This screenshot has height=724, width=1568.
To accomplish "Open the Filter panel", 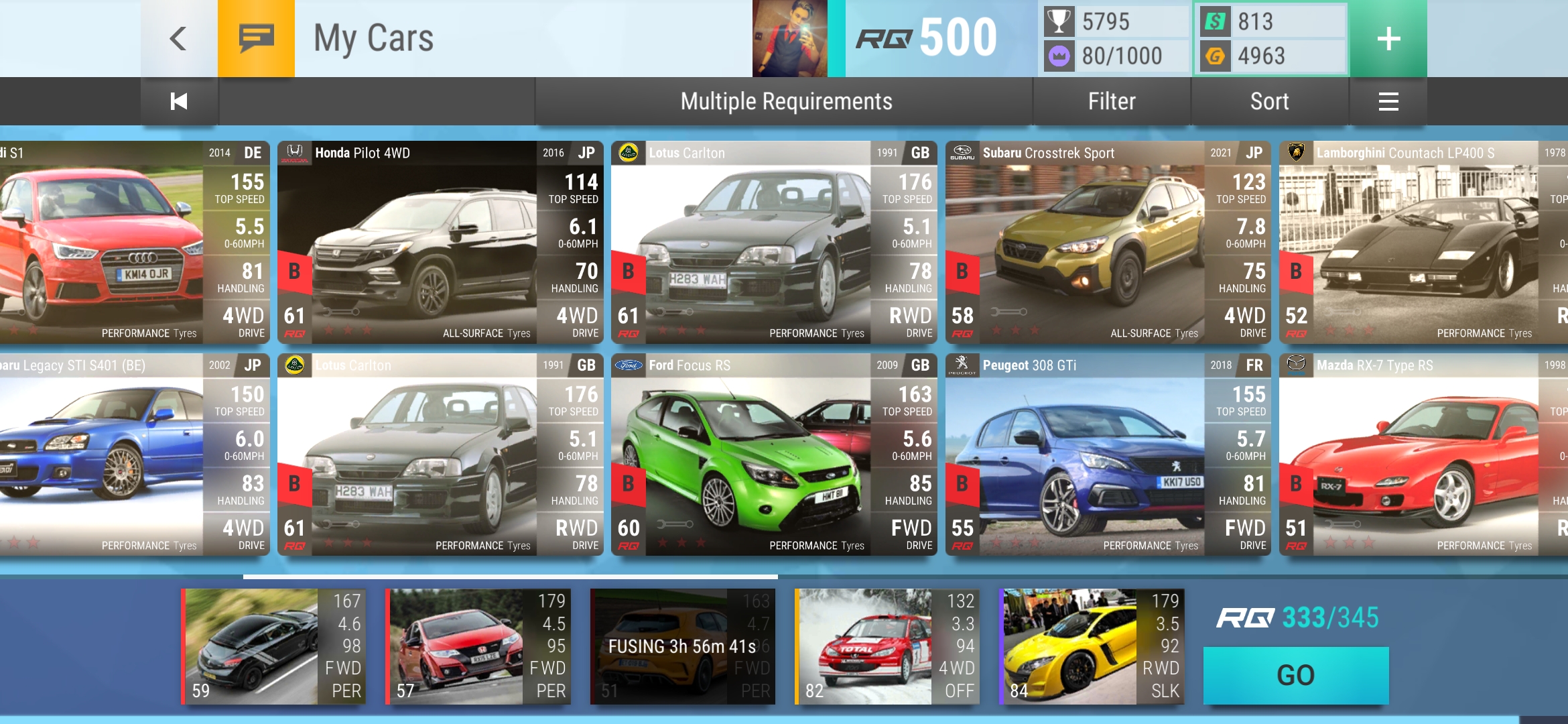I will pos(1112,101).
